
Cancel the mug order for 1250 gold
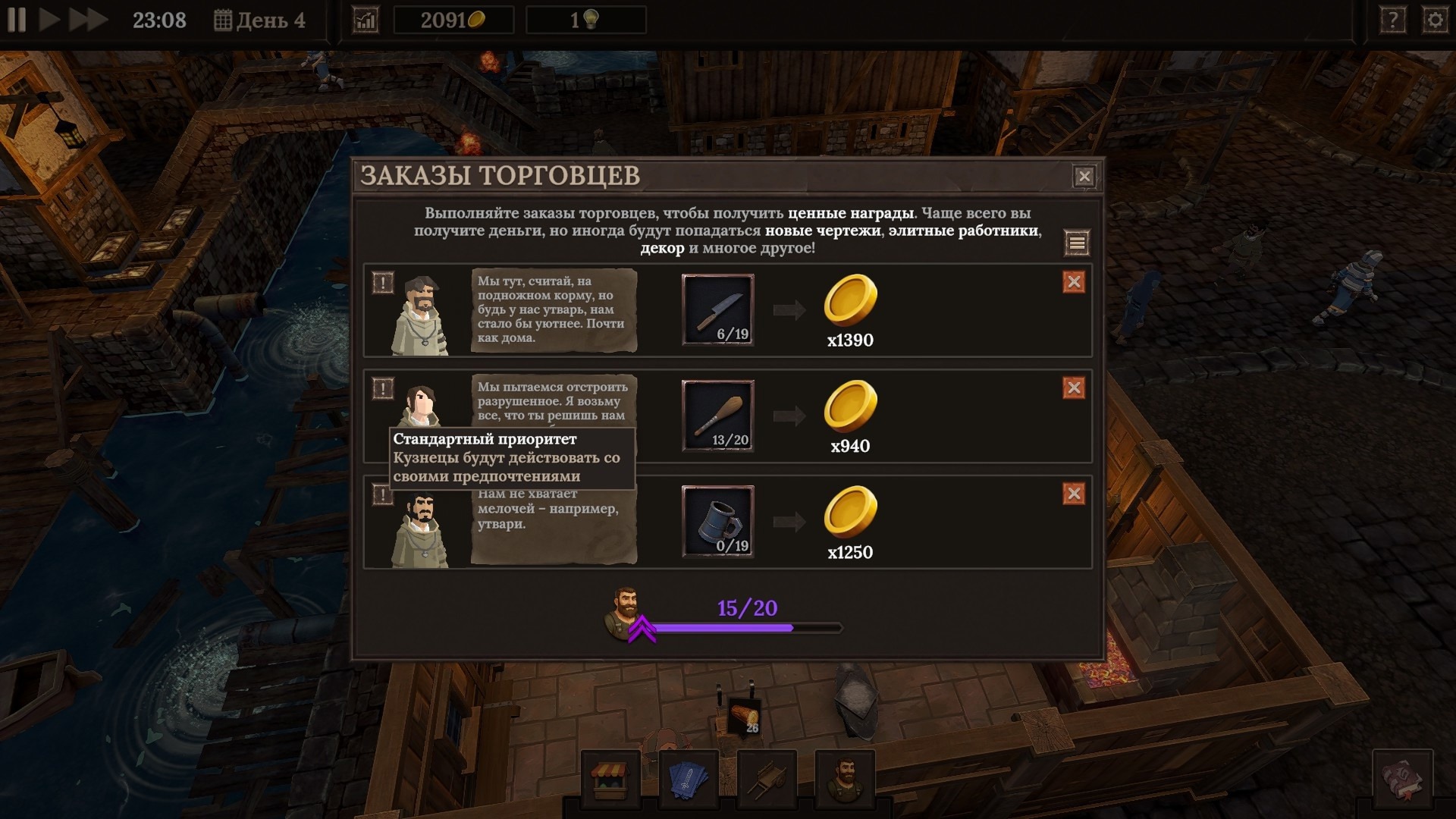coord(1074,494)
